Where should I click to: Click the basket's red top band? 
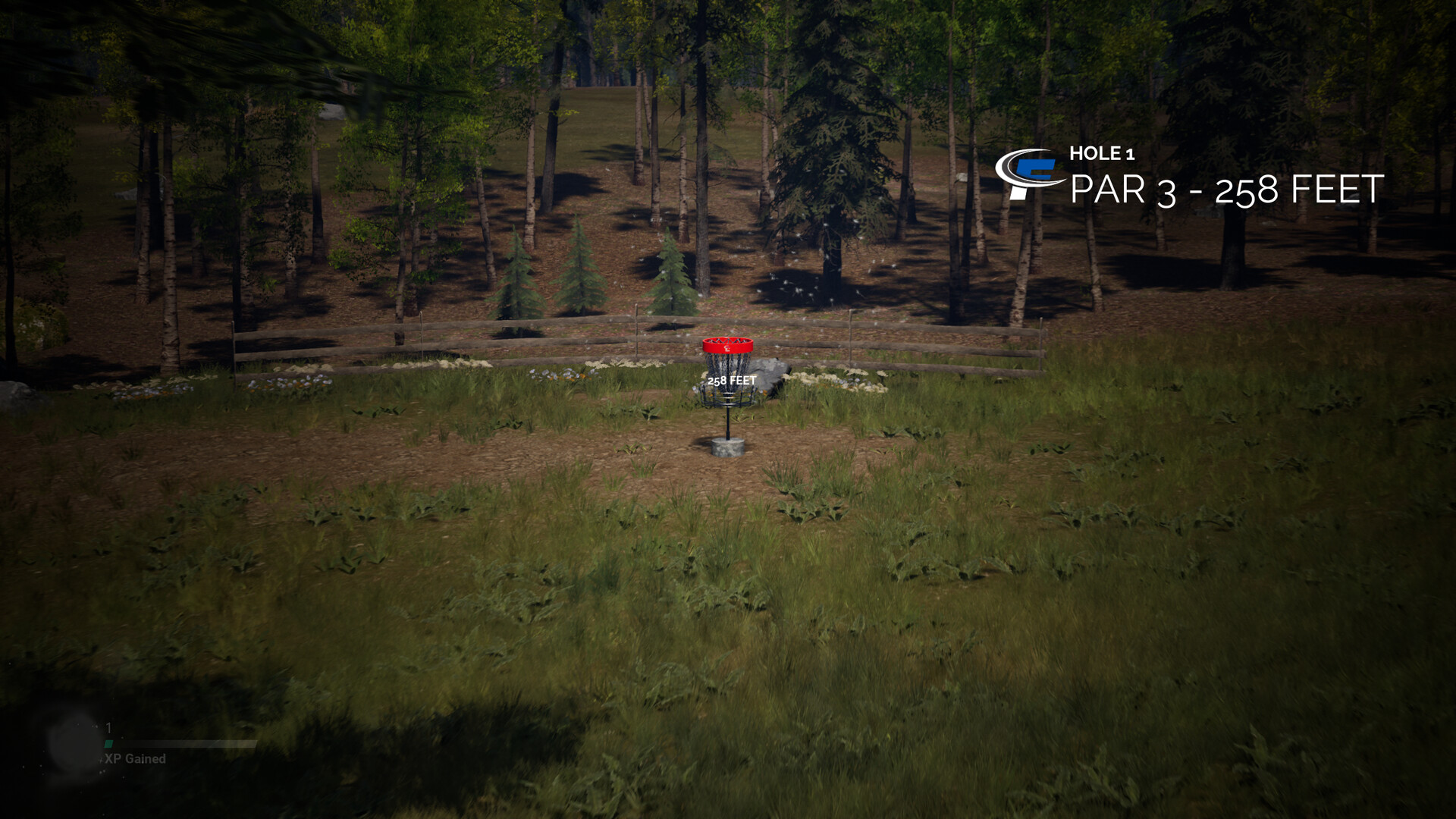[x=728, y=345]
